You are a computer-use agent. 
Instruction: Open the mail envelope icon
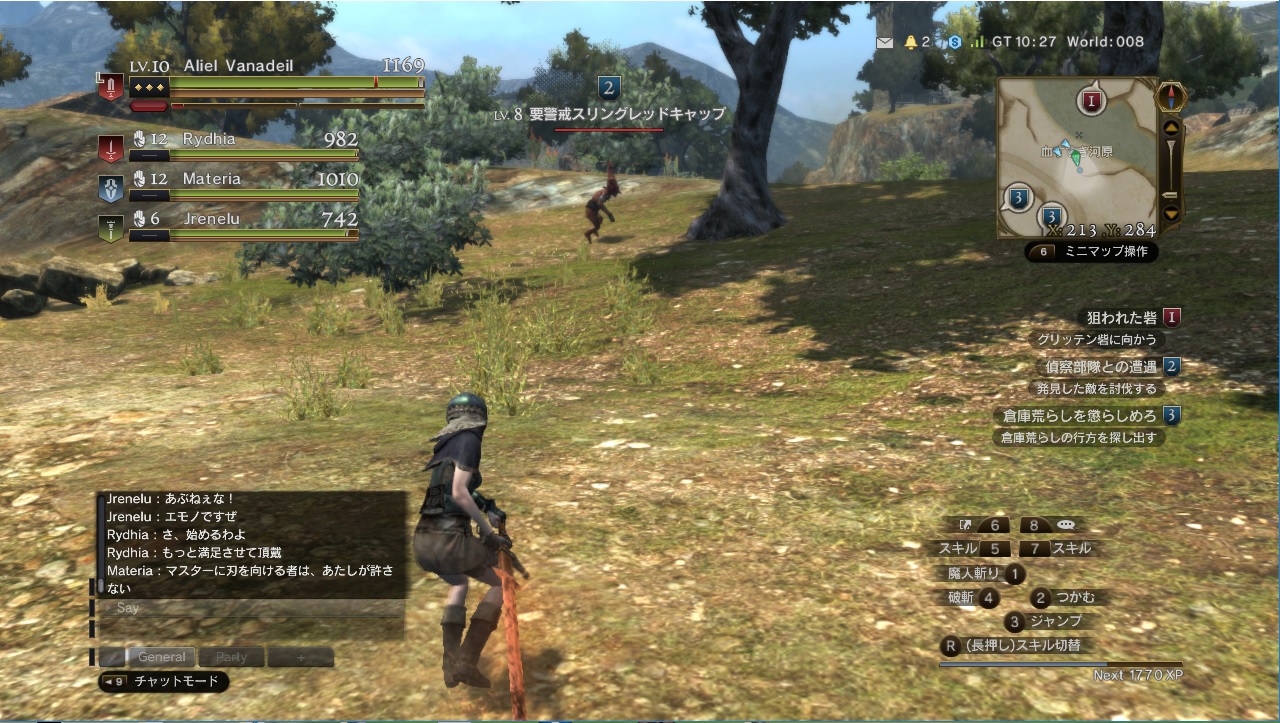point(885,42)
